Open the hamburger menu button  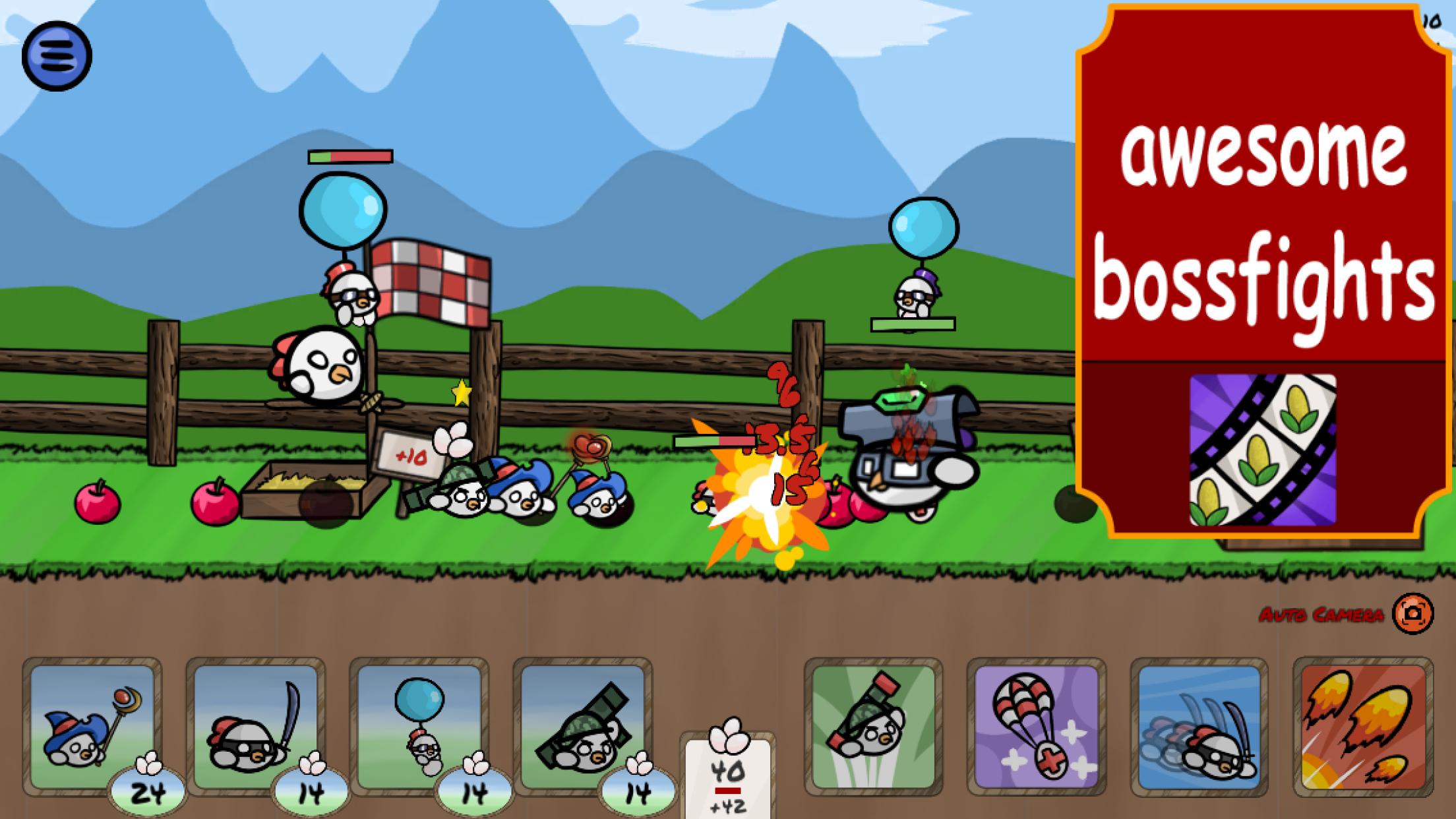57,56
